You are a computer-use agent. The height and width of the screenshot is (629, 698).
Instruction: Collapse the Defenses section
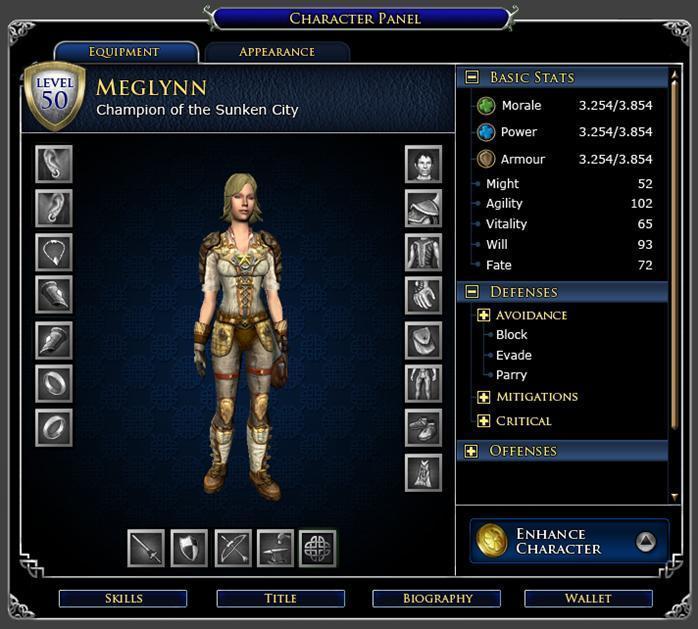click(x=471, y=292)
